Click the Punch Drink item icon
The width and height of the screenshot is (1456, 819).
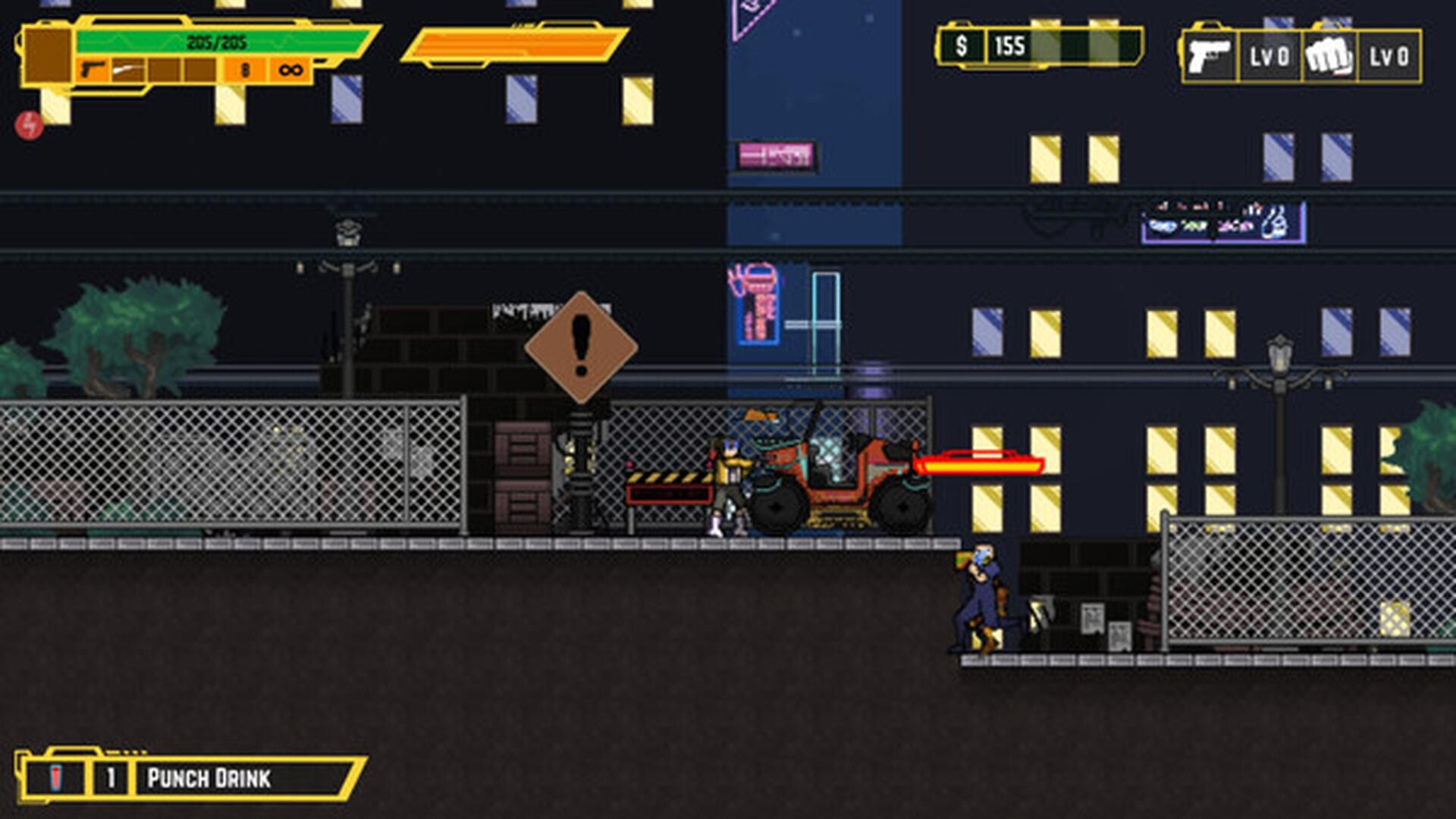(57, 776)
